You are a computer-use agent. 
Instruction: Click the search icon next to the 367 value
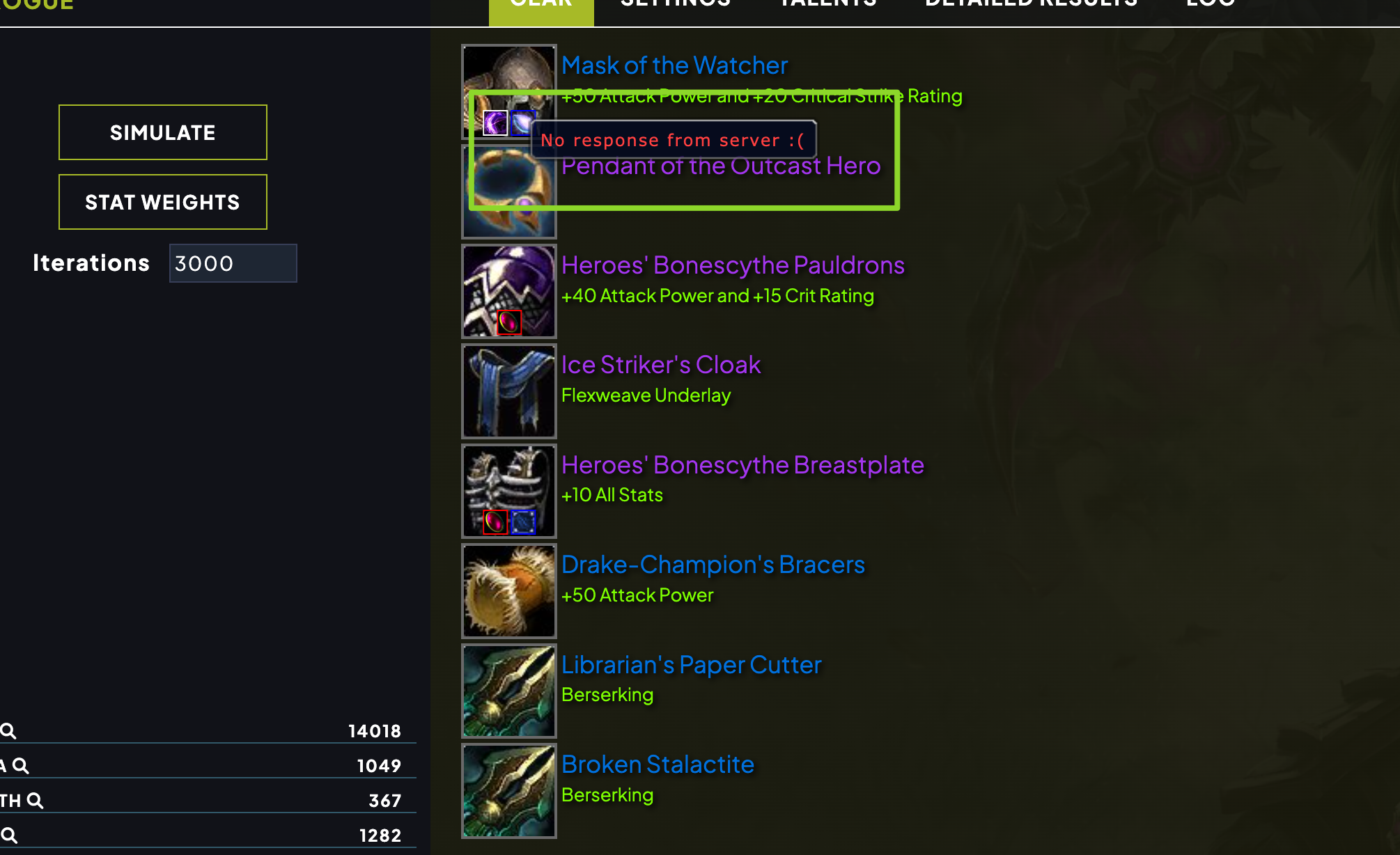tap(34, 799)
